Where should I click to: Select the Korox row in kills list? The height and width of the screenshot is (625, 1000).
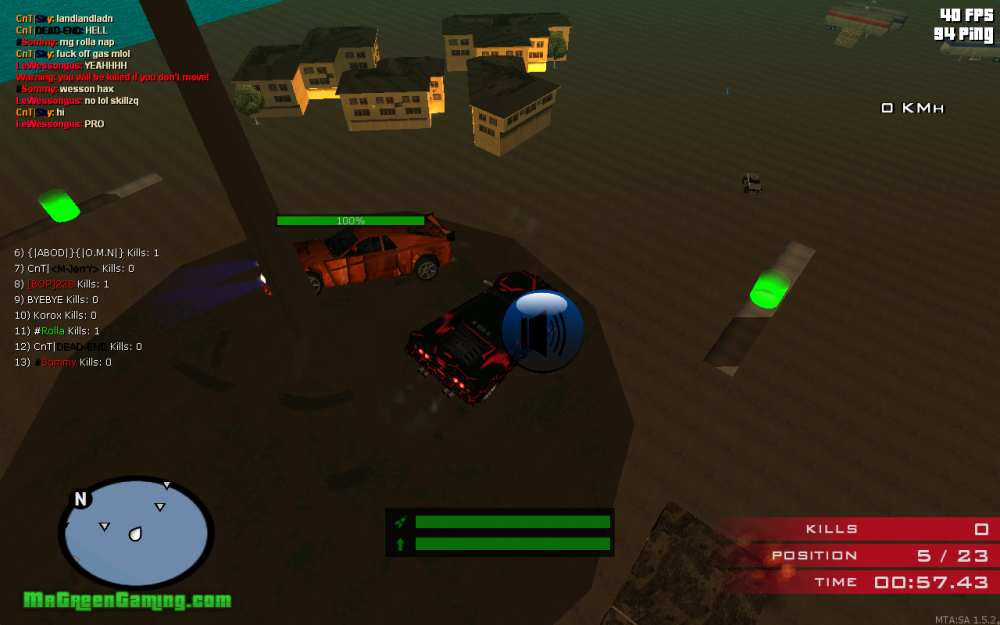click(55, 315)
